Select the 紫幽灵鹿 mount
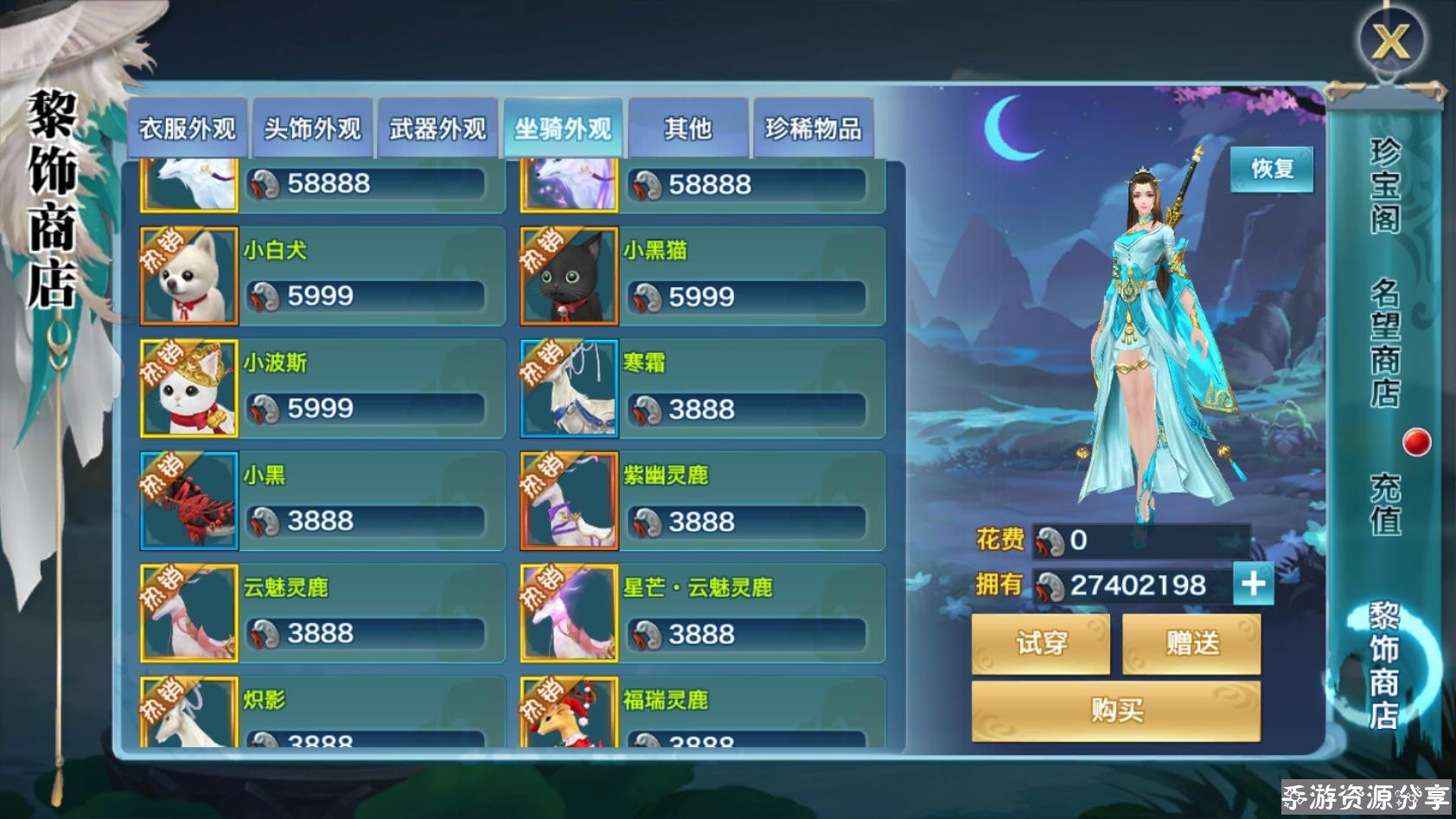Viewport: 1456px width, 819px height. pyautogui.click(x=702, y=501)
